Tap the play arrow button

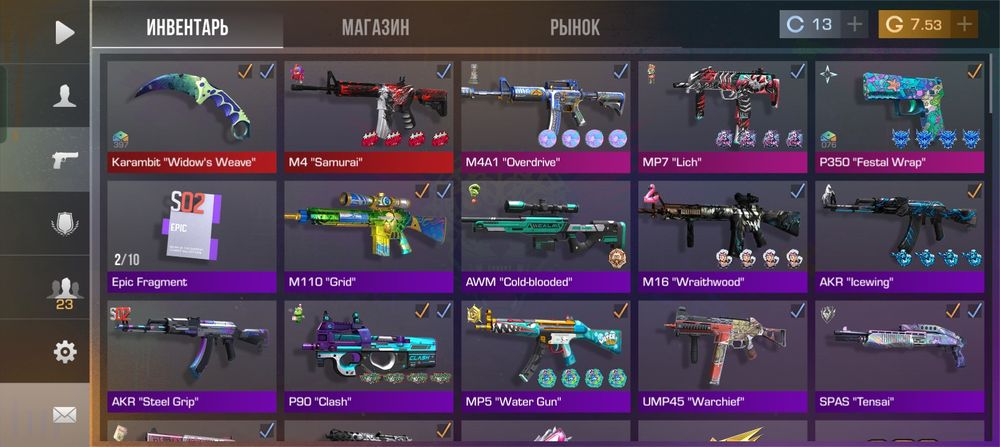pyautogui.click(x=65, y=32)
